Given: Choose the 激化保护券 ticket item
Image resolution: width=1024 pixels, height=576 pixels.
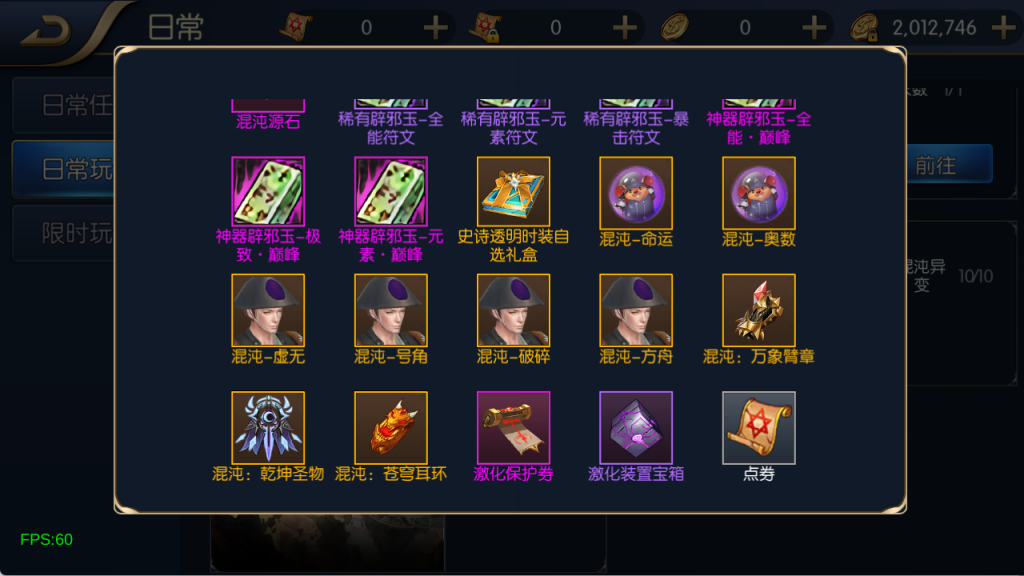Looking at the screenshot, I should click(513, 427).
